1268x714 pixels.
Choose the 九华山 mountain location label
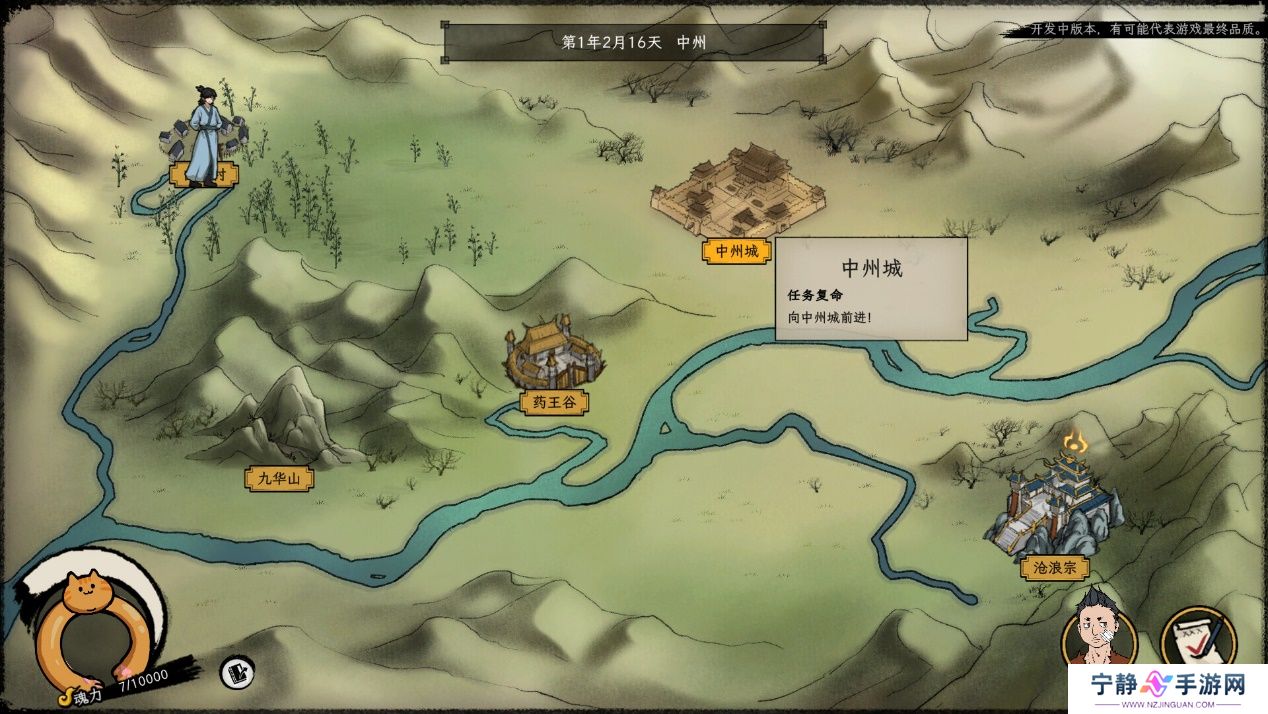point(279,479)
